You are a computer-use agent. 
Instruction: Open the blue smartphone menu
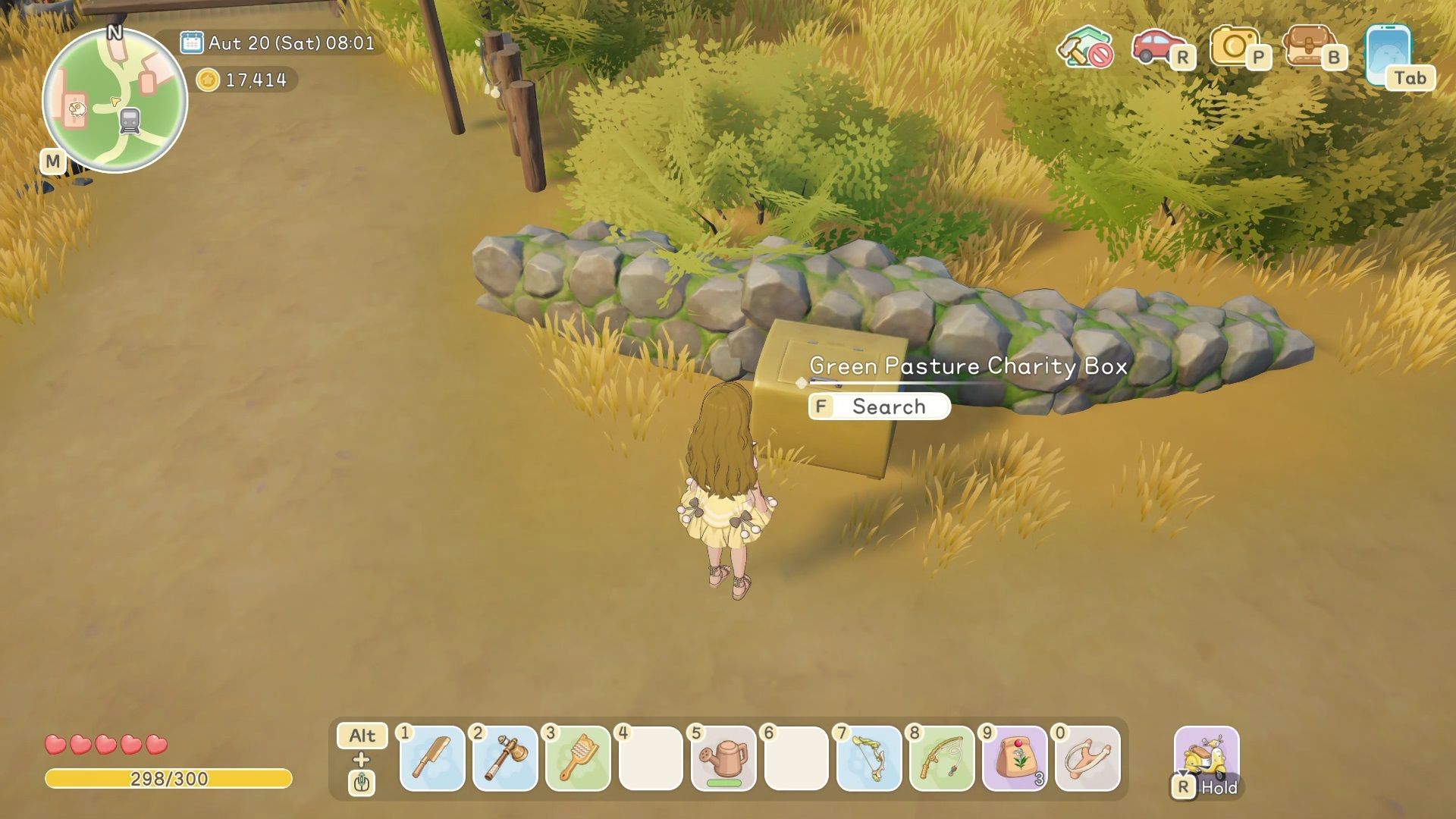pos(1387,55)
